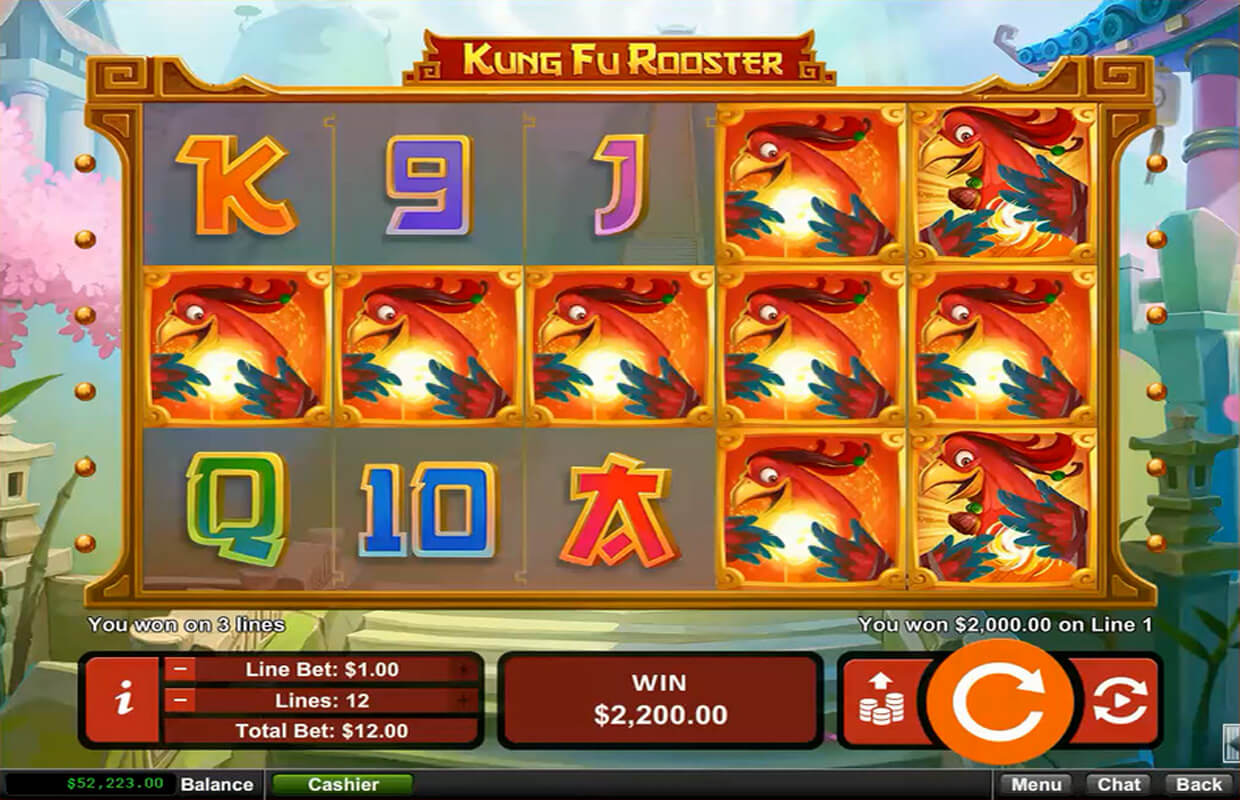Open the Chat support window

click(x=1119, y=784)
